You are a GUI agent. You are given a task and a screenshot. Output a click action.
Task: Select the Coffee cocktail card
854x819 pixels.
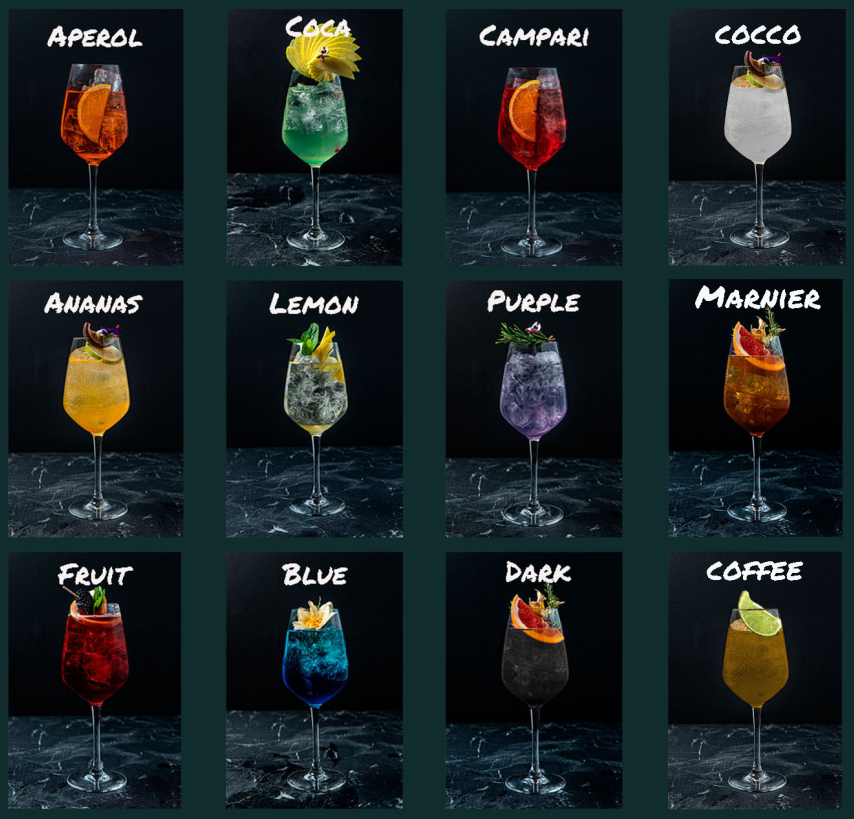756,680
